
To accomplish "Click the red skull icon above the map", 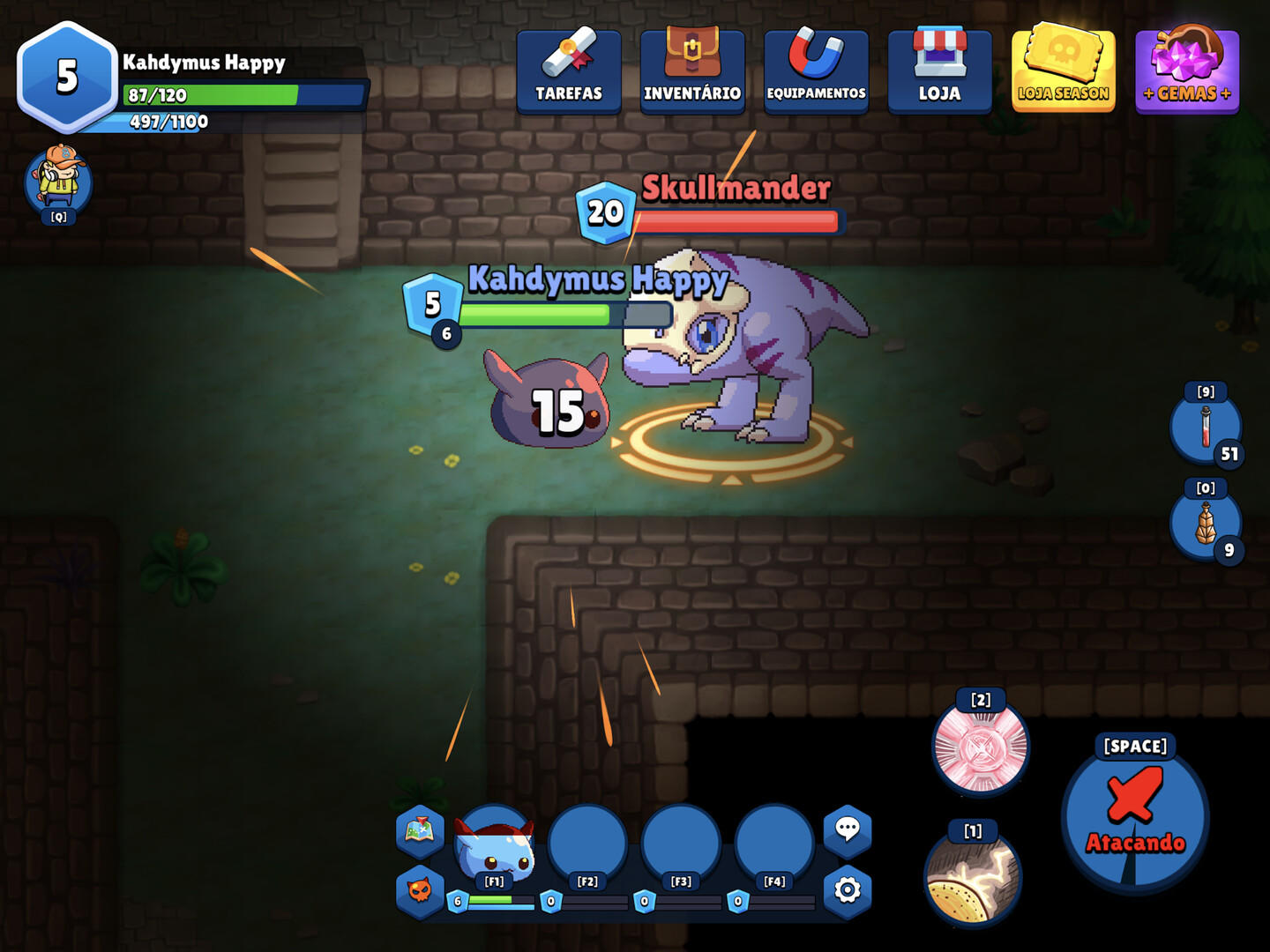I will pos(420,892).
